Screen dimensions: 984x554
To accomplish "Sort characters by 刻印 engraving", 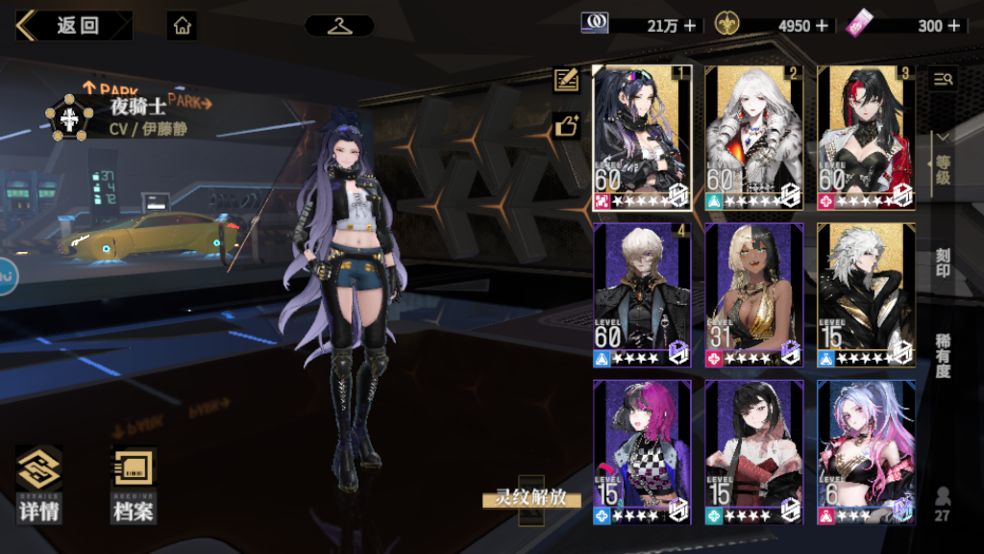I will [x=942, y=264].
